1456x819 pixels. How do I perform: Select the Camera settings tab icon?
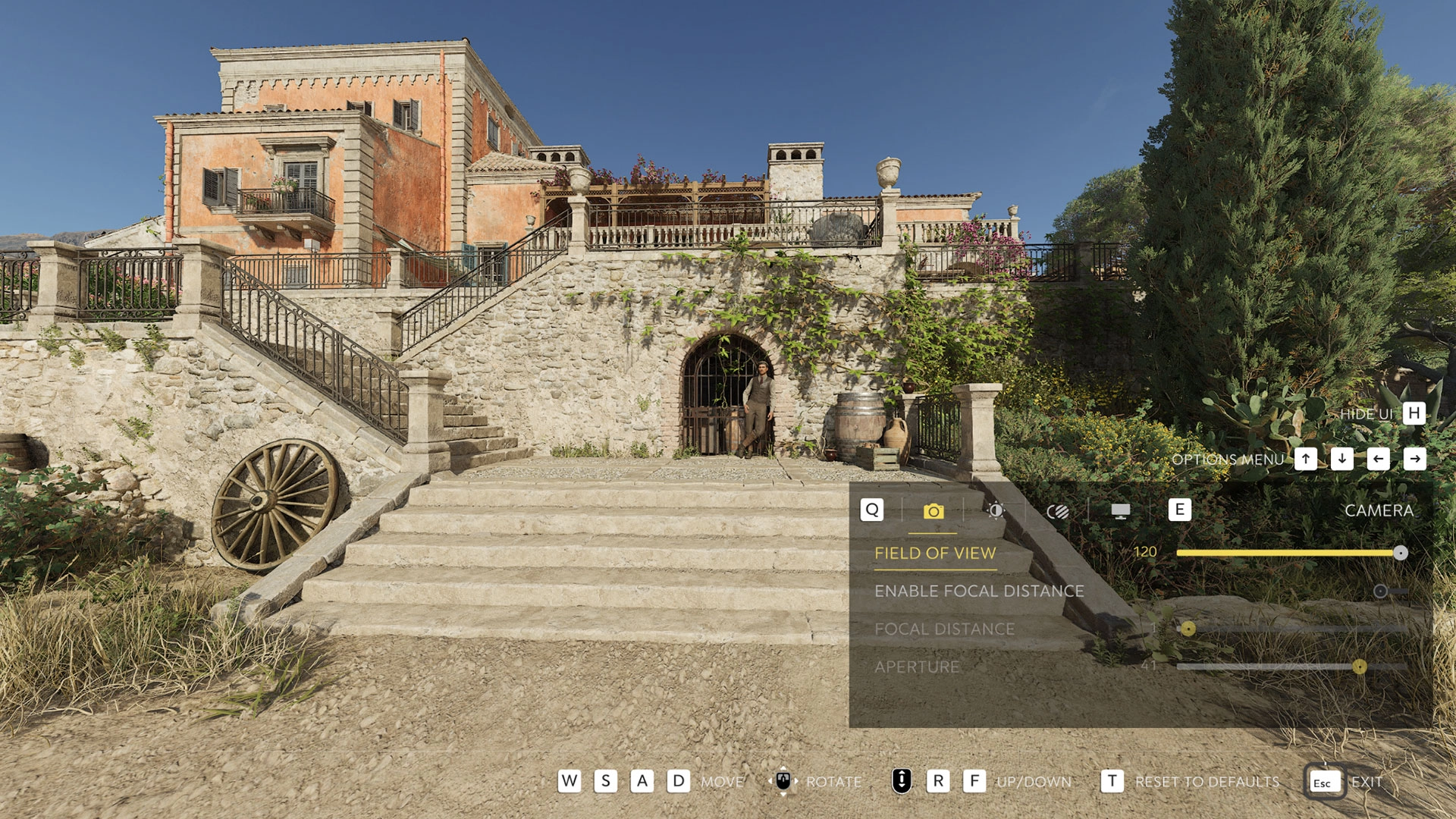935,511
